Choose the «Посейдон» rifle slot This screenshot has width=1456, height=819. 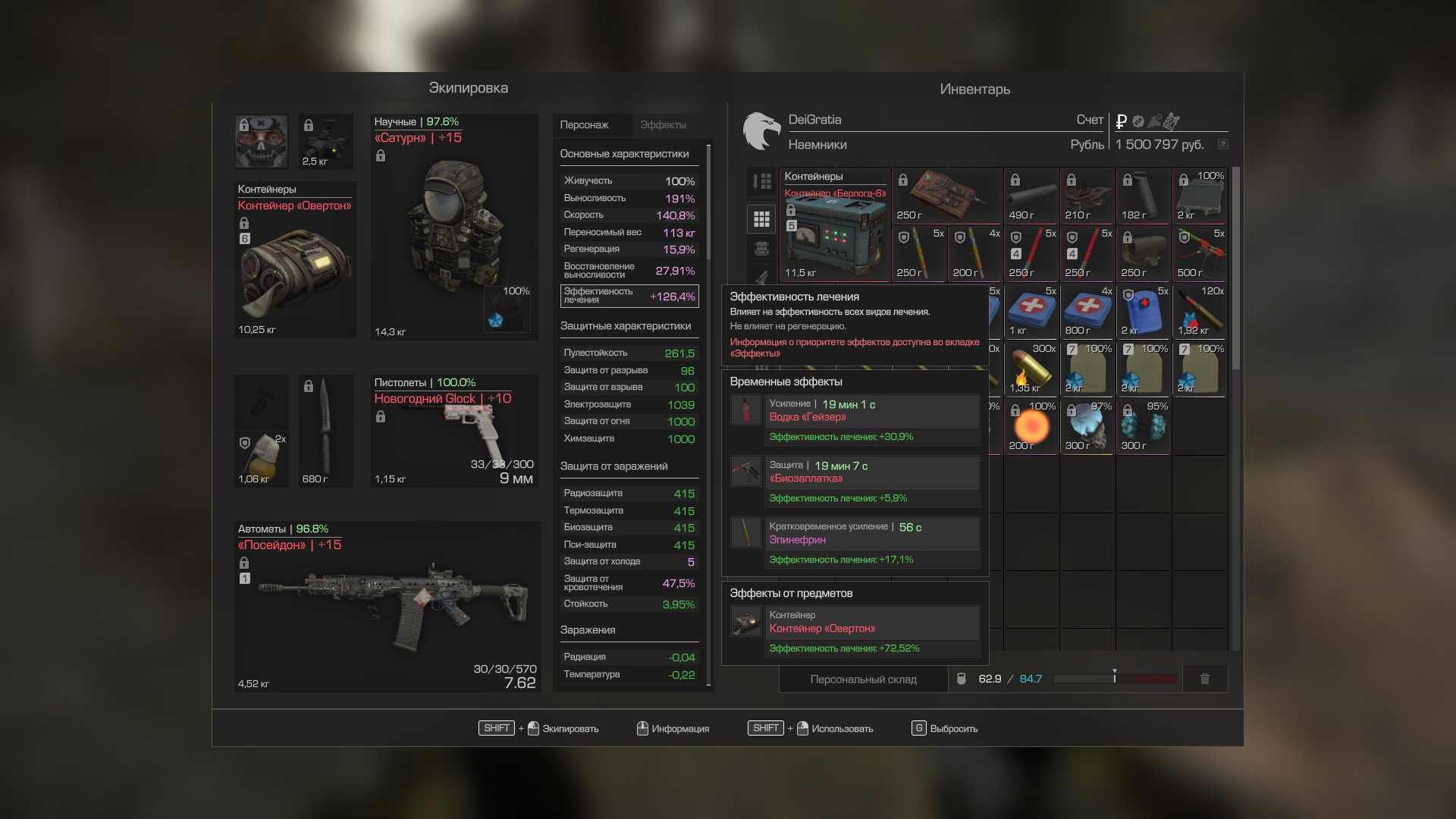tap(387, 607)
